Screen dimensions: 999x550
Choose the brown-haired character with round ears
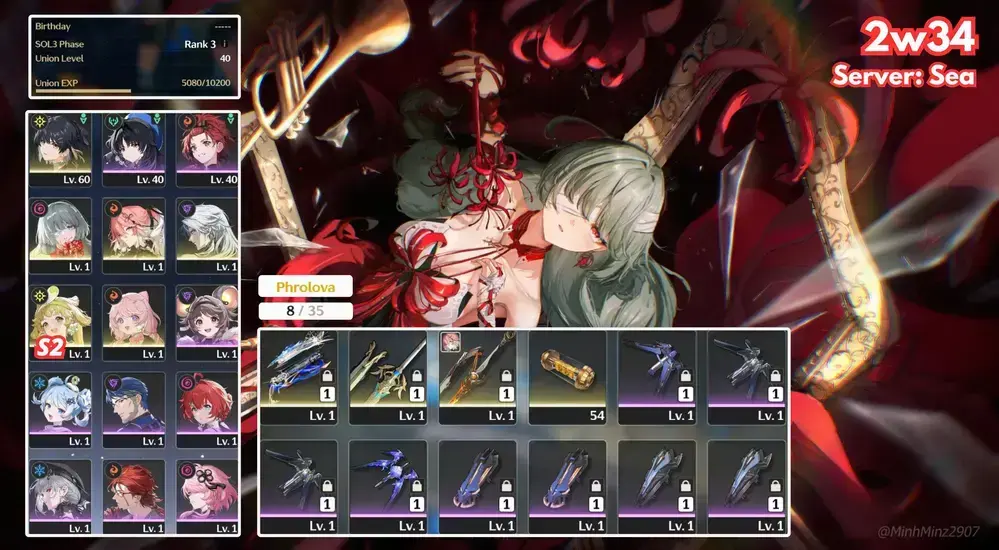pyautogui.click(x=206, y=322)
